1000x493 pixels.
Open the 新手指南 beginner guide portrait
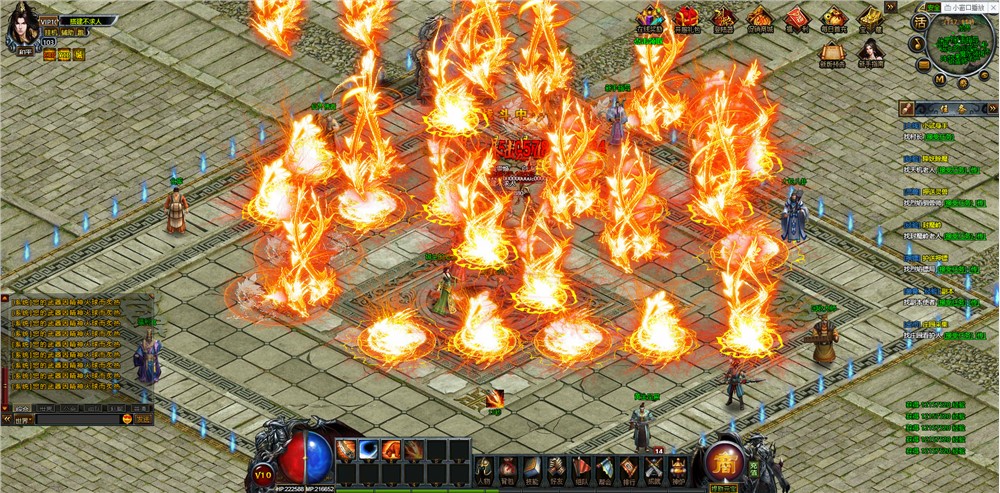click(871, 51)
